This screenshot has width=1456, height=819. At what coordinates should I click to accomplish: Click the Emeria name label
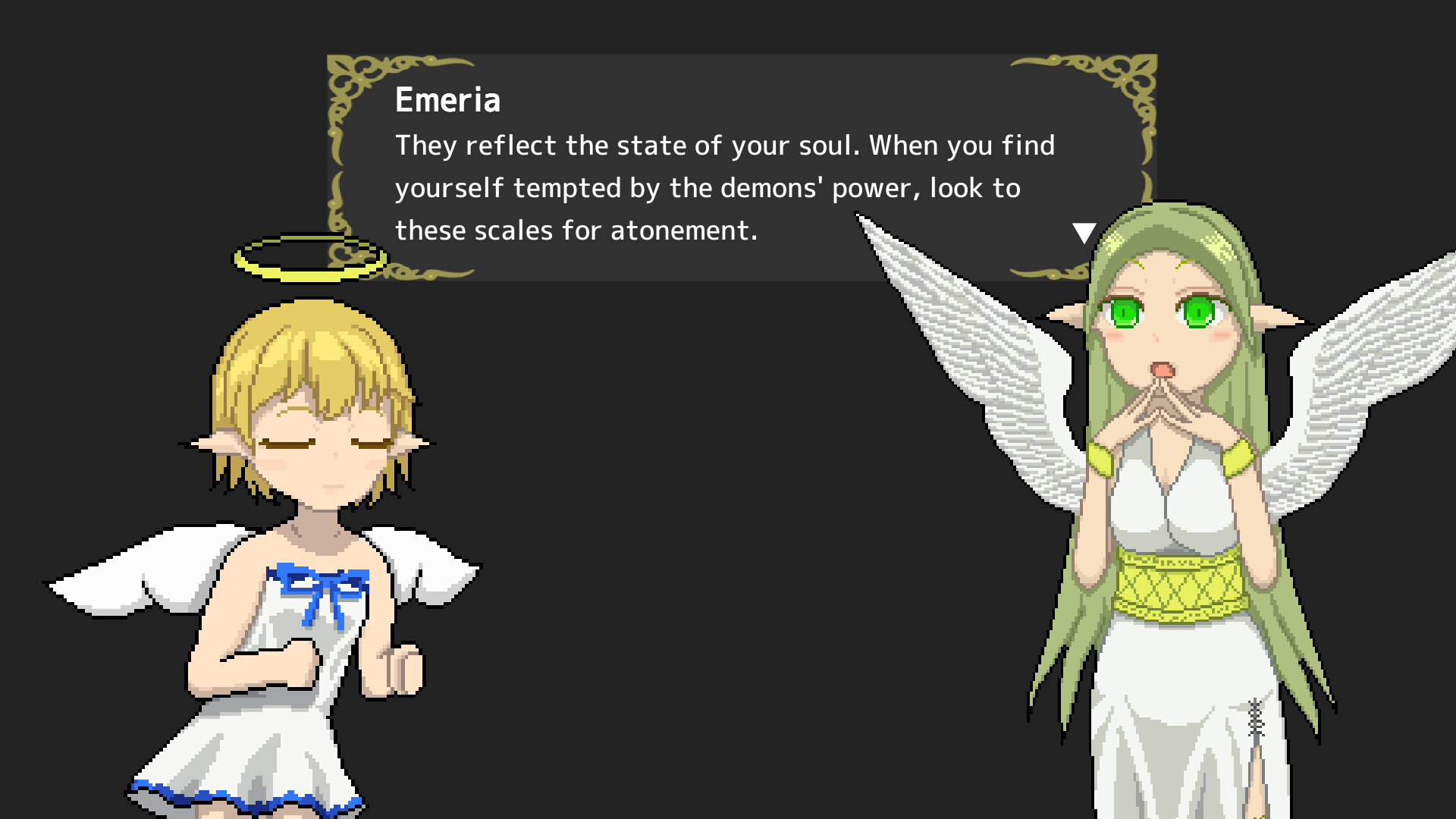[447, 99]
